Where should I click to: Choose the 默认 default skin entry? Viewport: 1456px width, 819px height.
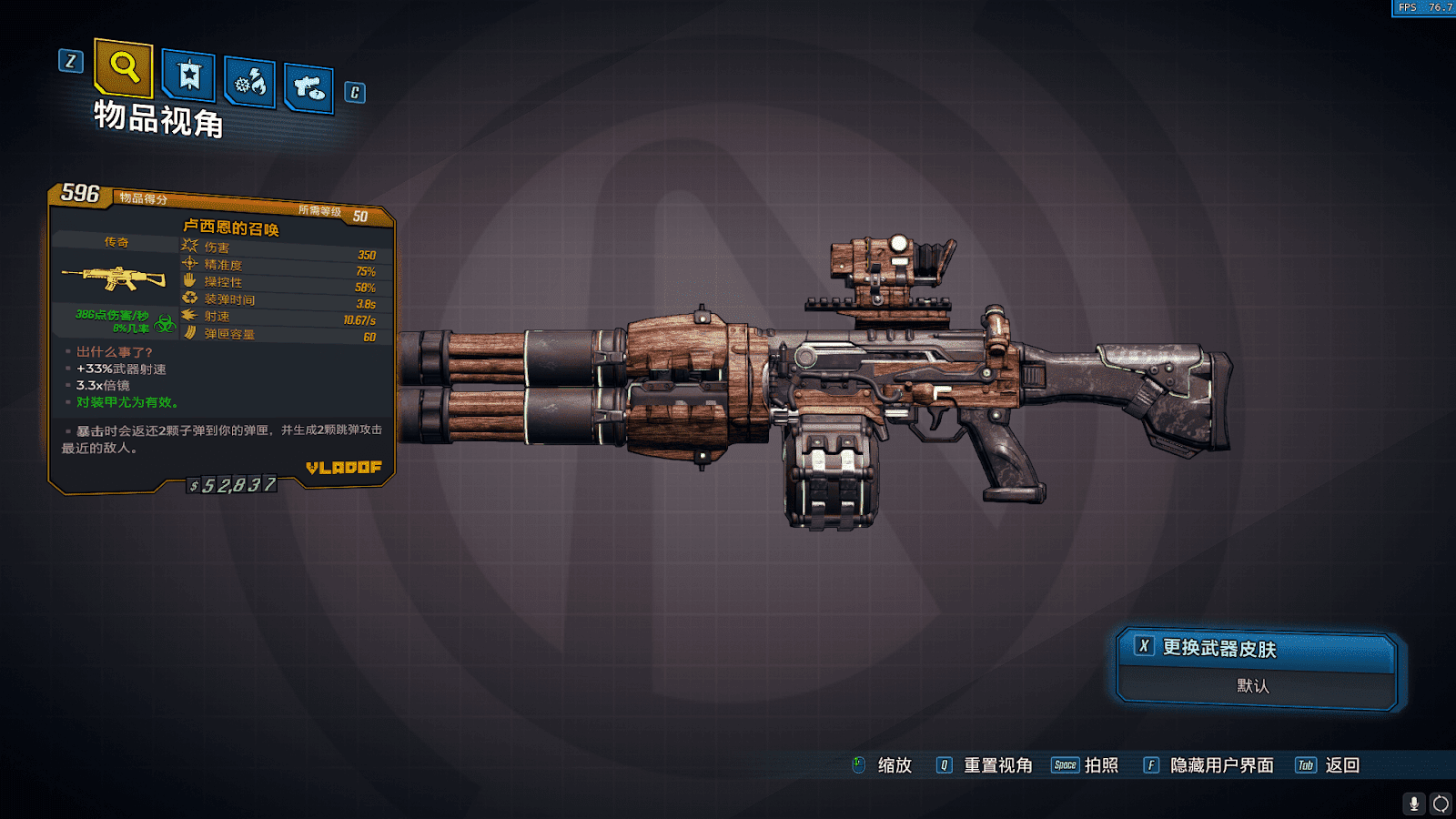click(1254, 686)
